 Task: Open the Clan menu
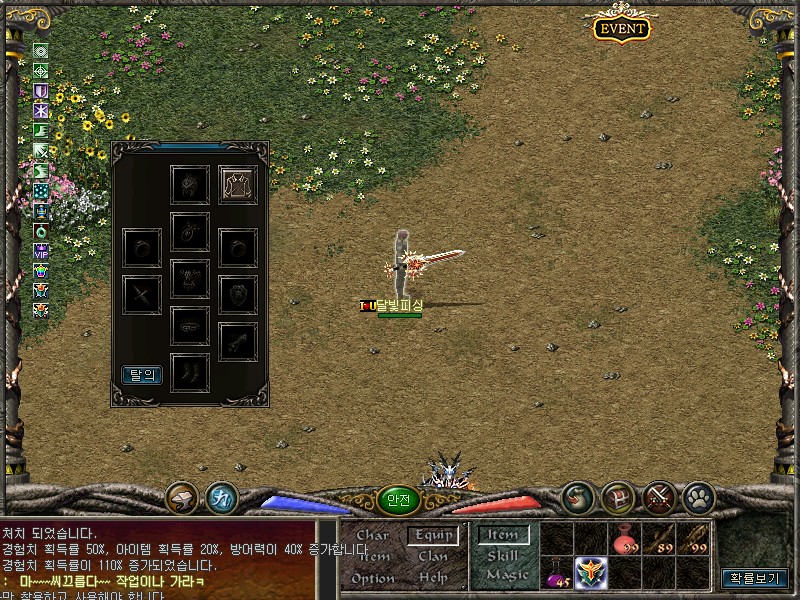click(x=433, y=556)
